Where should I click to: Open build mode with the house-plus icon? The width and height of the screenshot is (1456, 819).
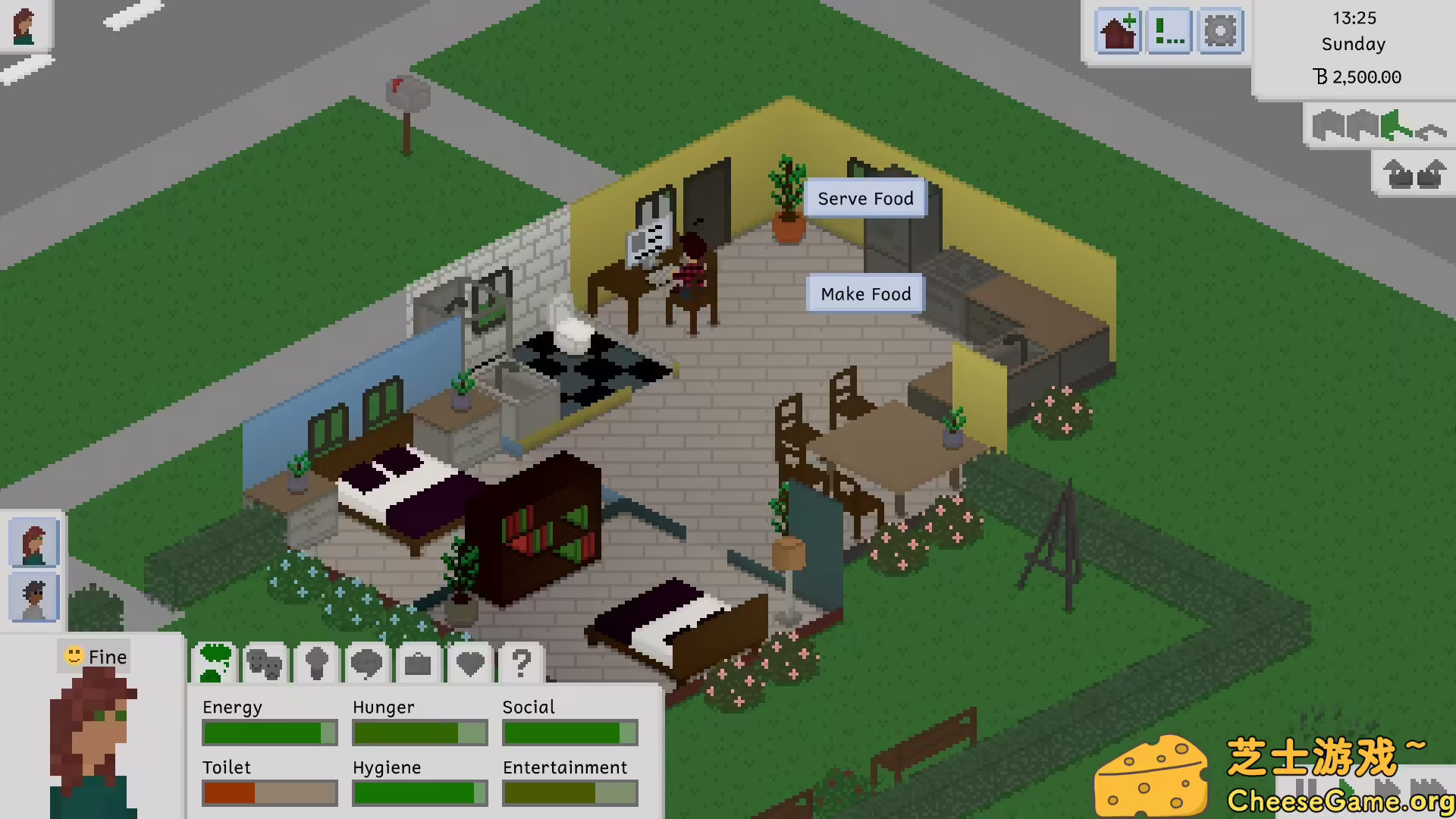(1119, 32)
